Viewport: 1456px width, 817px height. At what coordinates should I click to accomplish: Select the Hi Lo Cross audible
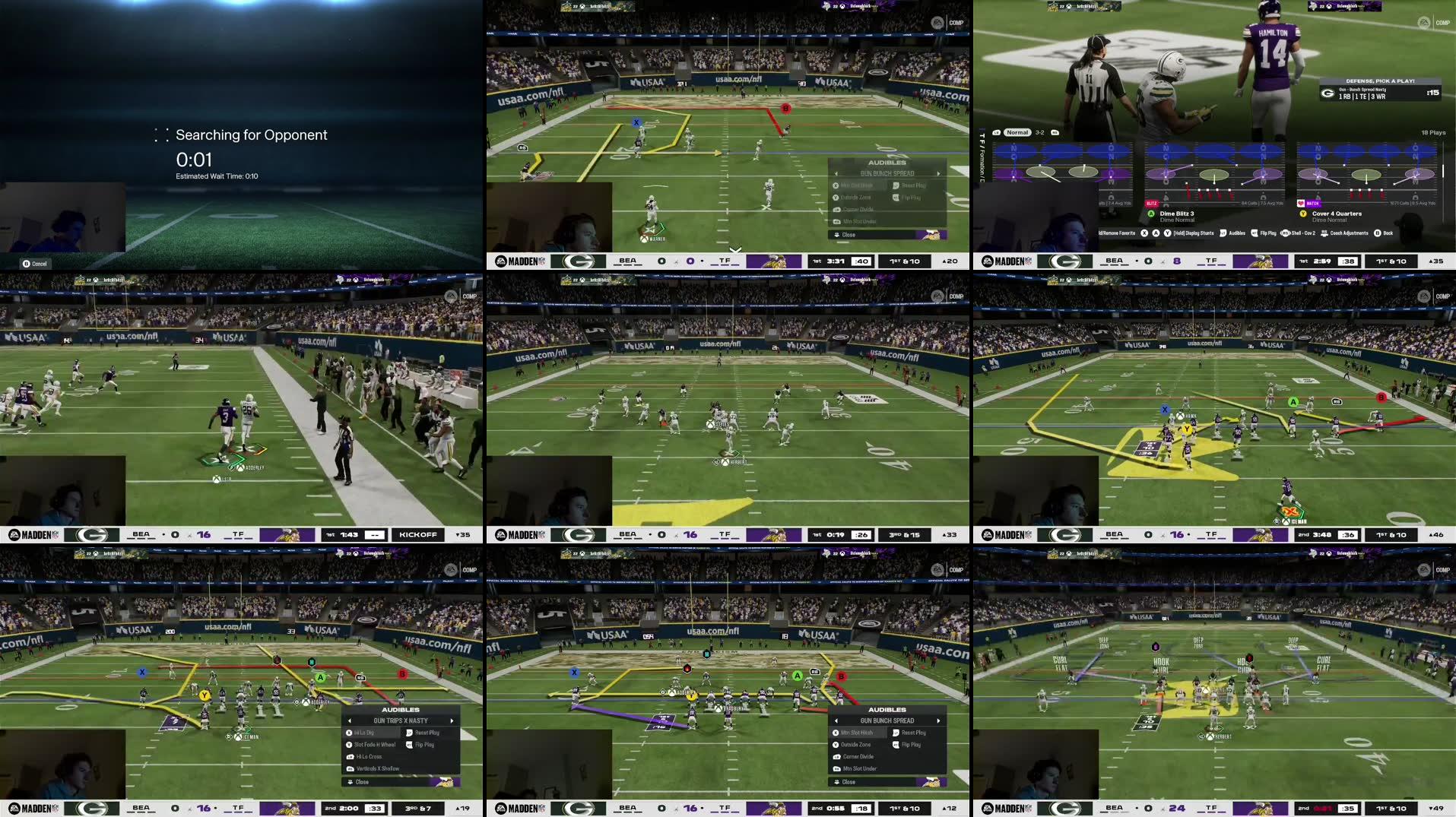pos(369,757)
